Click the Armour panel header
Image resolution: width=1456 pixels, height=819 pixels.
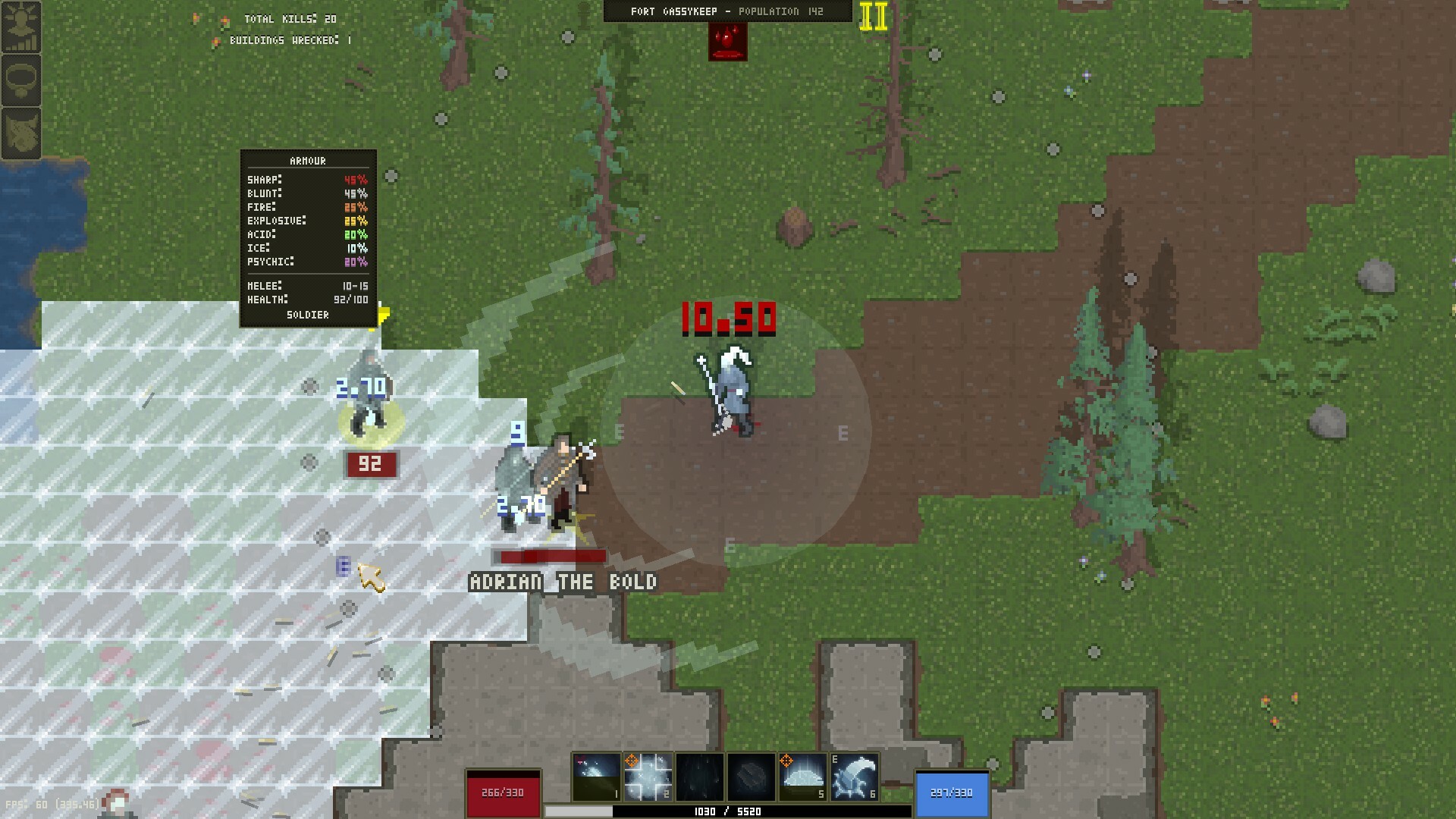tap(308, 160)
